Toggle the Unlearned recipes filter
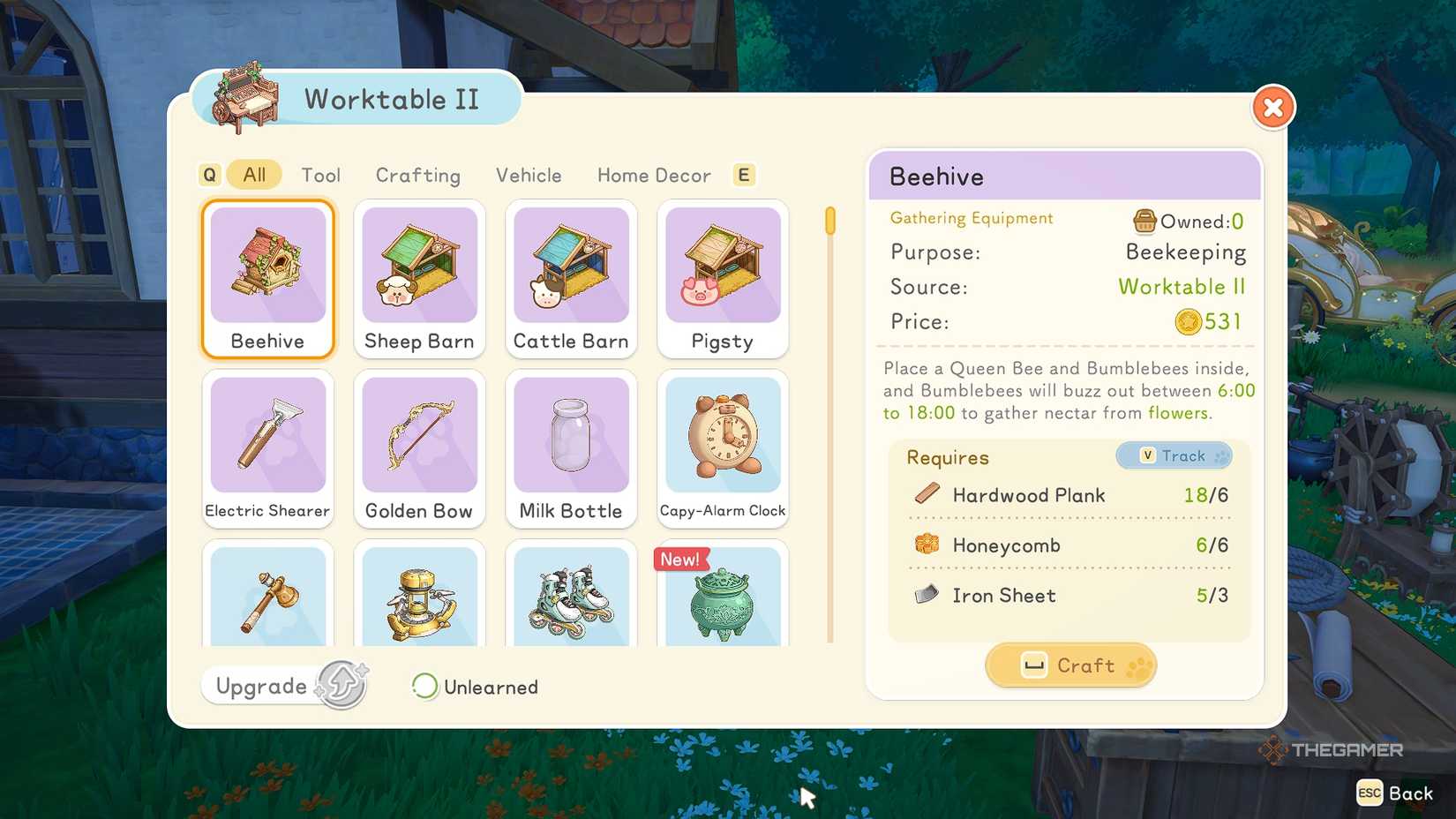The width and height of the screenshot is (1456, 819). (x=474, y=687)
